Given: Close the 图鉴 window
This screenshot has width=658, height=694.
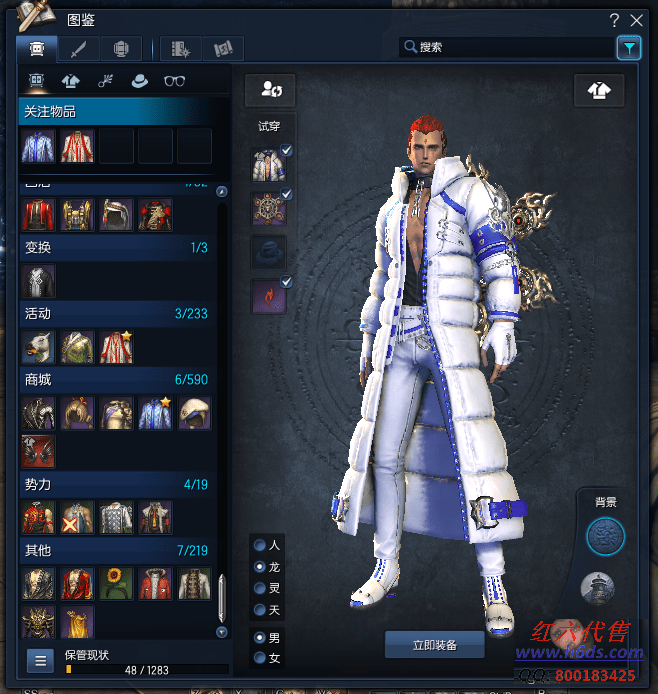Looking at the screenshot, I should 636,19.
